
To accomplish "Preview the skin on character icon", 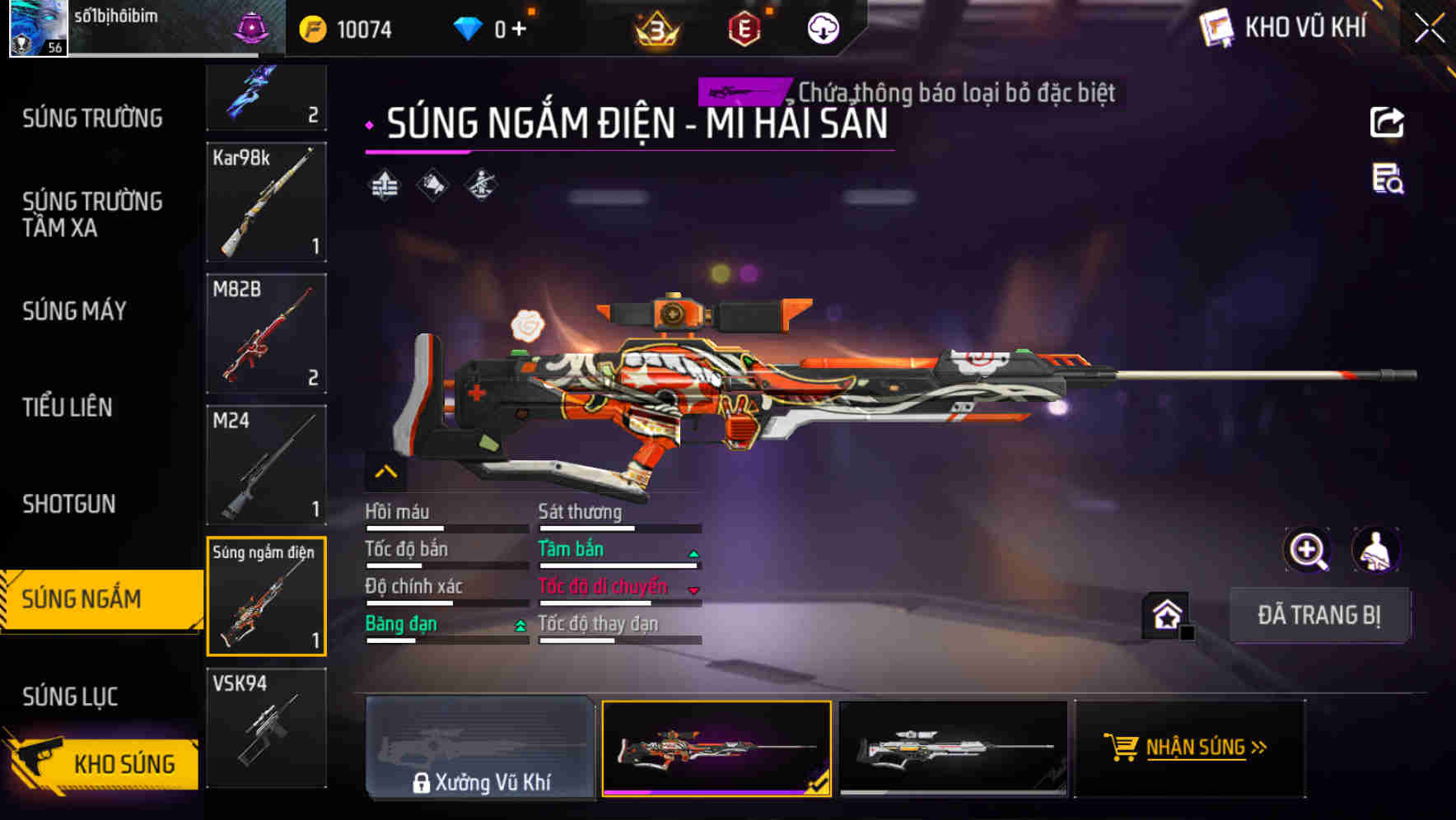I will (1375, 550).
